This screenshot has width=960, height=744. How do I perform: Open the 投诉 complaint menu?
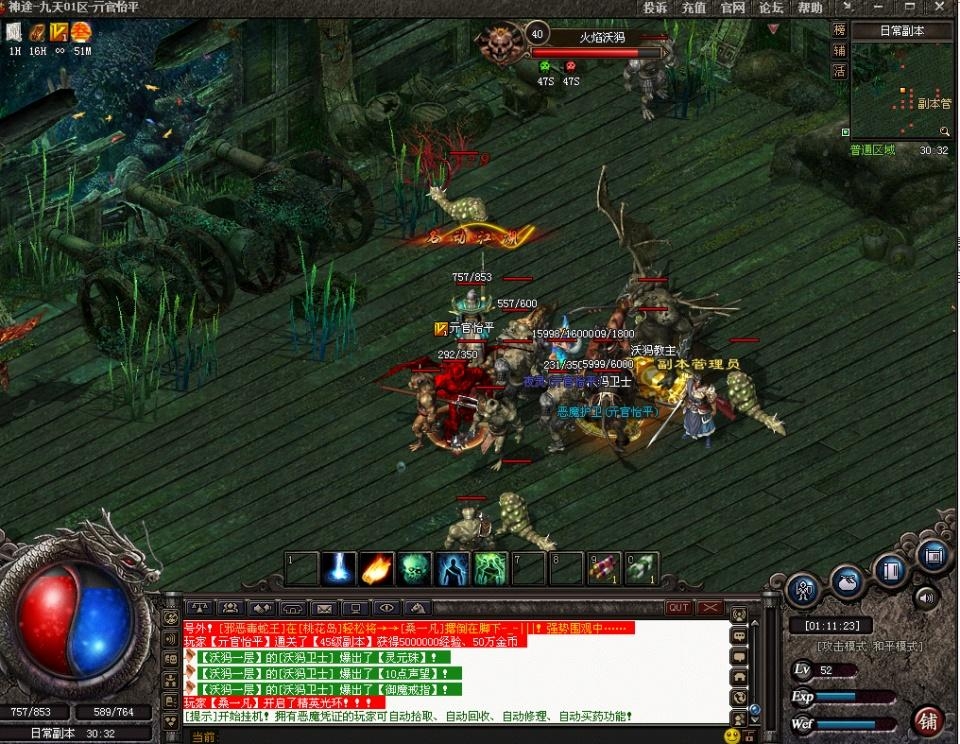click(x=656, y=8)
